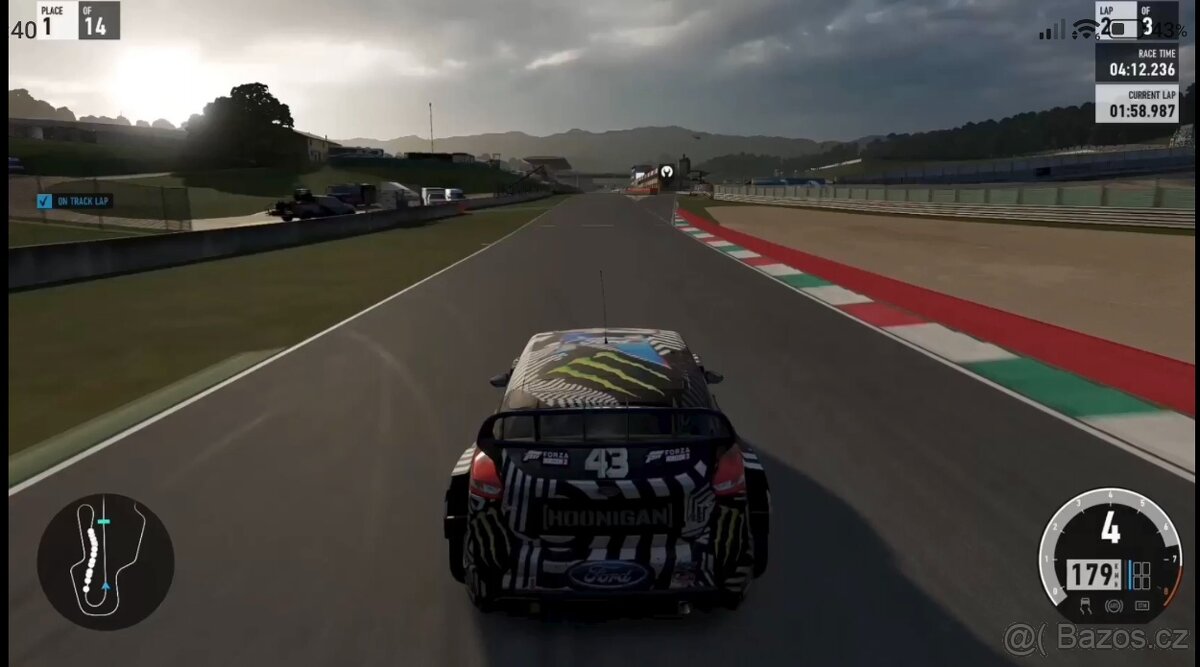
Task: Click the circular track minimap
Action: (x=105, y=561)
